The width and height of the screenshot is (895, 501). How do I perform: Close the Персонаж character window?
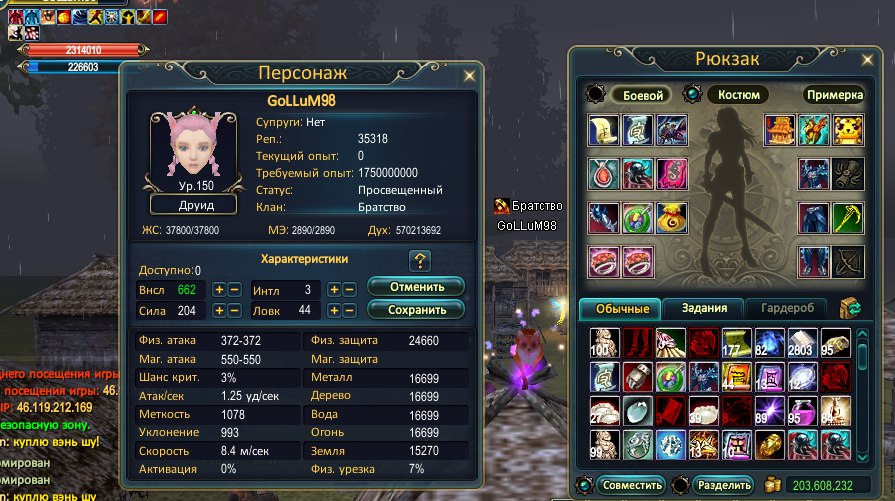(x=469, y=74)
